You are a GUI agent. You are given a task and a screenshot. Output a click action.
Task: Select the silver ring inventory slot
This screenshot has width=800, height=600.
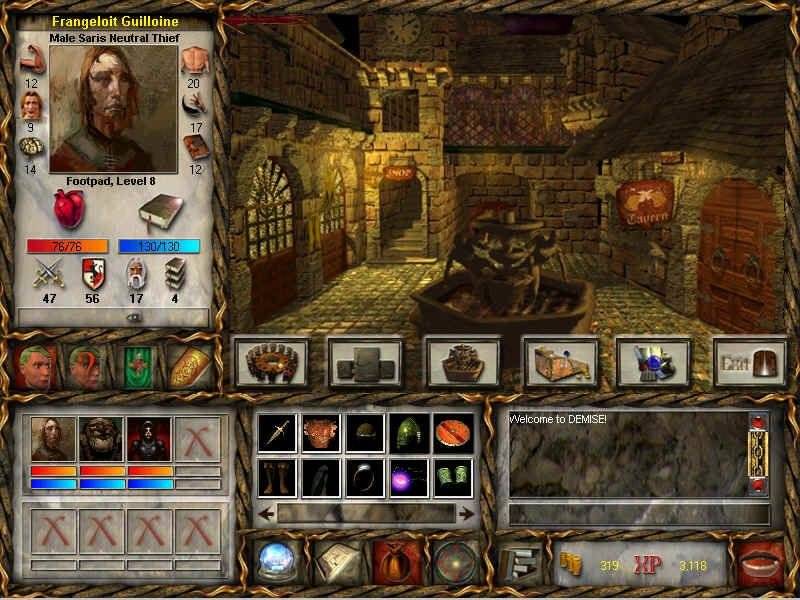click(362, 476)
